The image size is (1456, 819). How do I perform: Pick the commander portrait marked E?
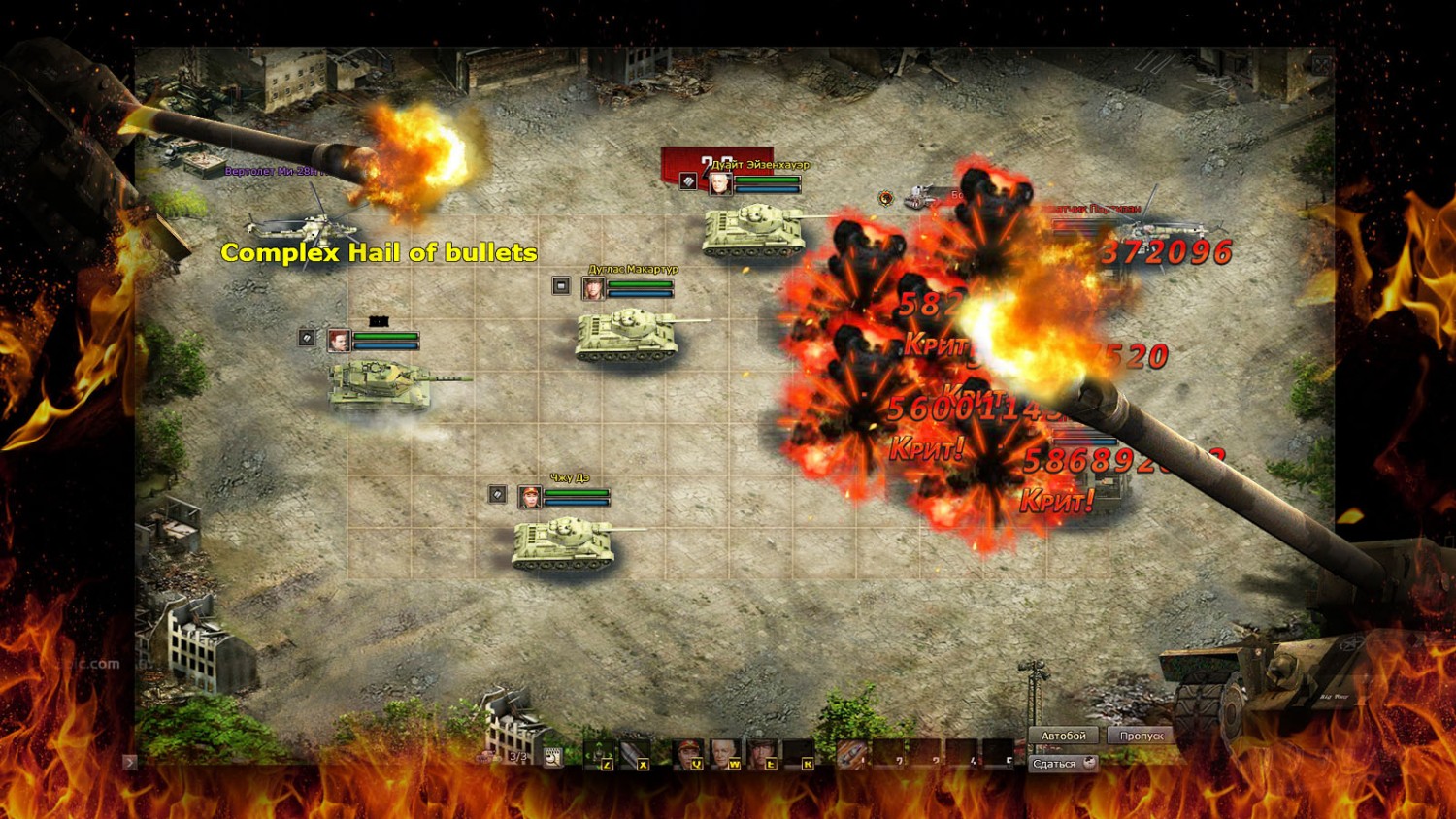(x=763, y=754)
